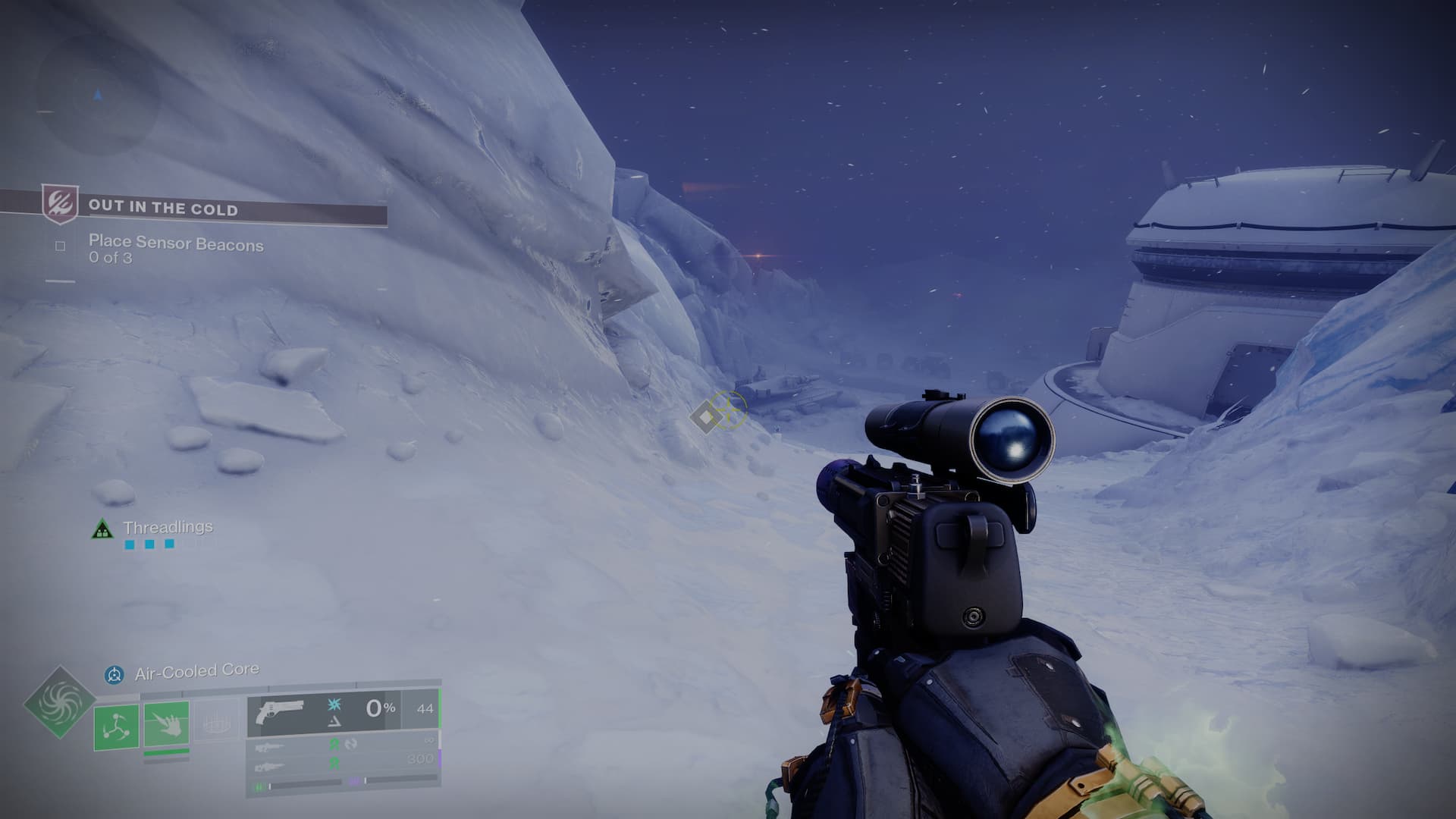The image size is (1456, 819).
Task: Select the Place Sensor Beacons objective
Action: tap(175, 243)
